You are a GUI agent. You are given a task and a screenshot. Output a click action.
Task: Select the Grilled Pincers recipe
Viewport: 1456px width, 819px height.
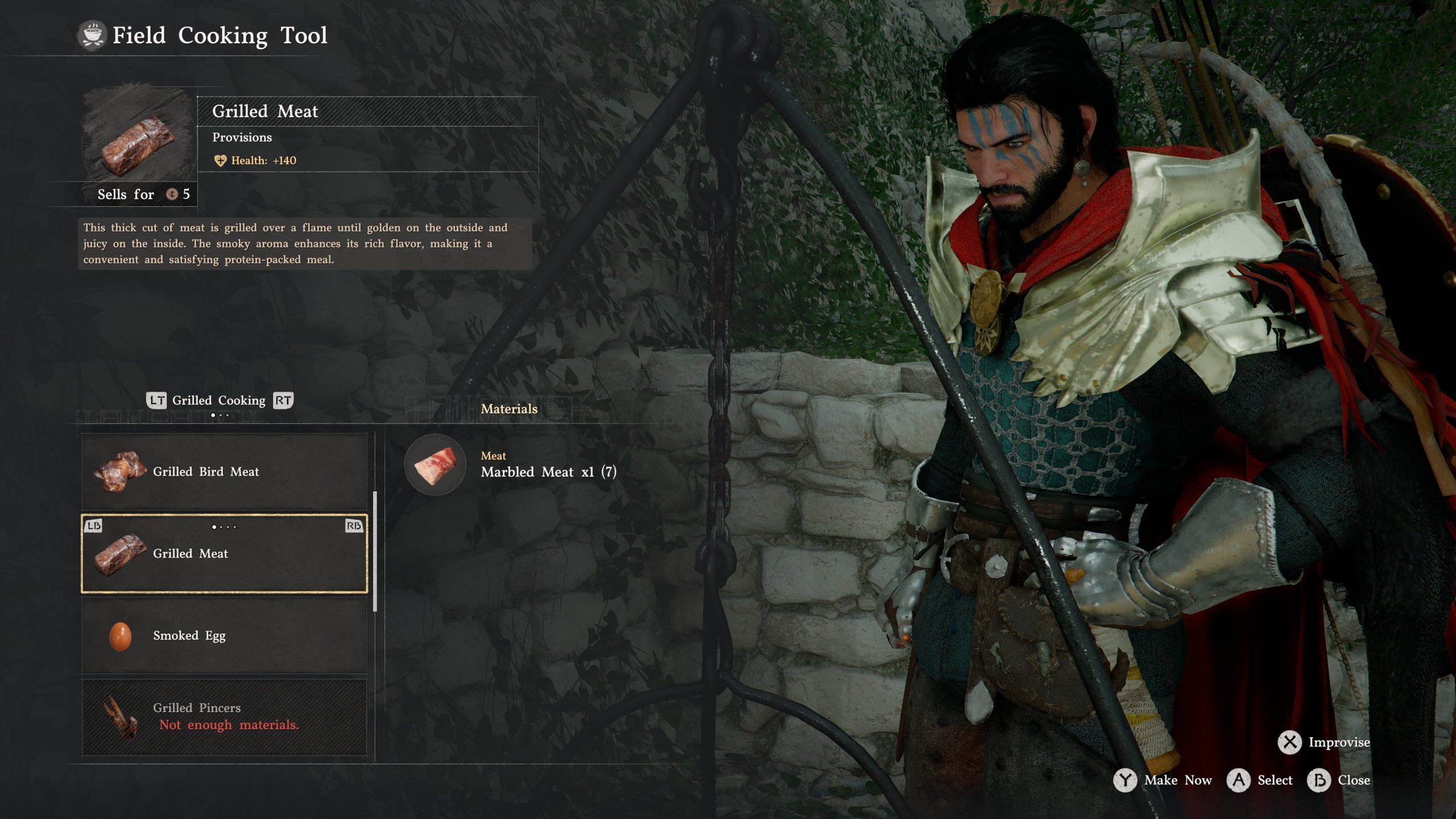tap(225, 716)
